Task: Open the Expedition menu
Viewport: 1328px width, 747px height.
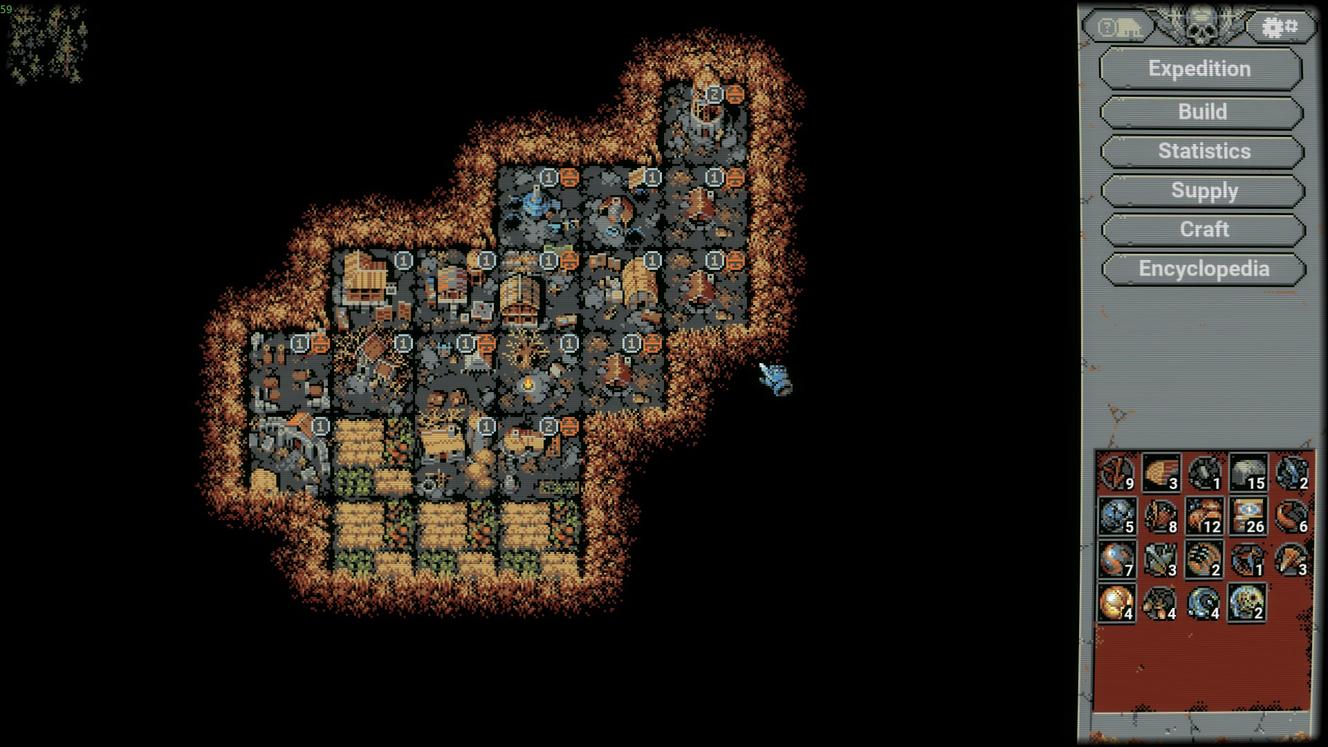Action: point(1199,69)
